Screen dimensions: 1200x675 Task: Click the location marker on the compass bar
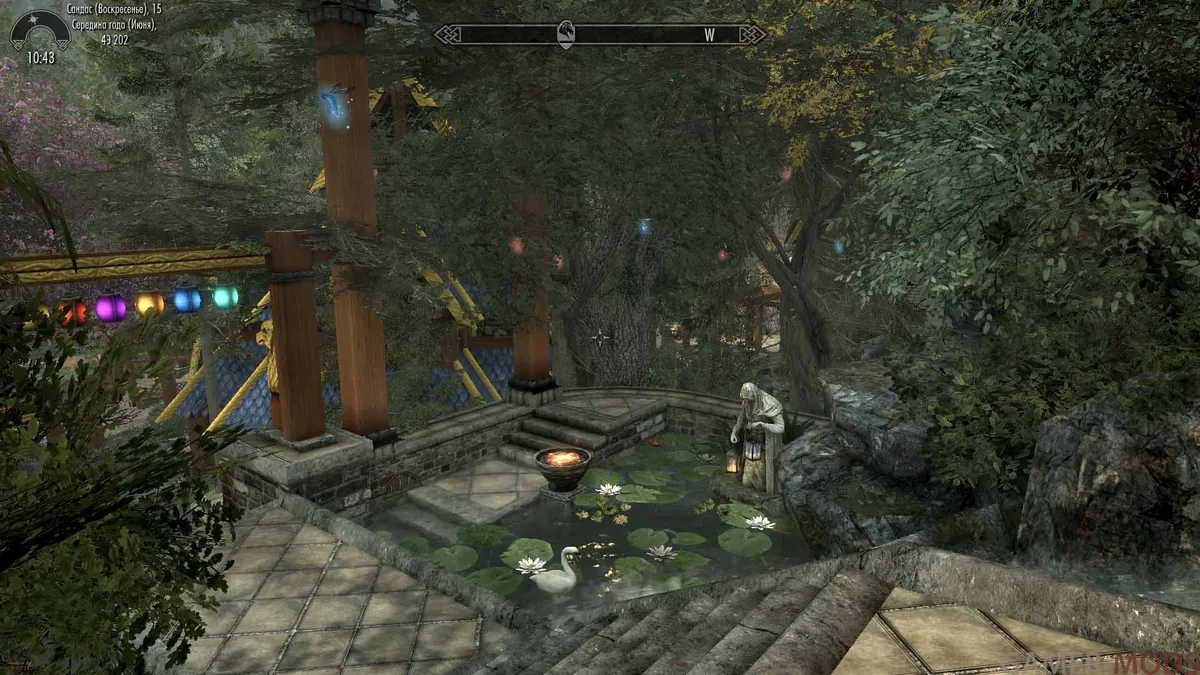(x=566, y=33)
